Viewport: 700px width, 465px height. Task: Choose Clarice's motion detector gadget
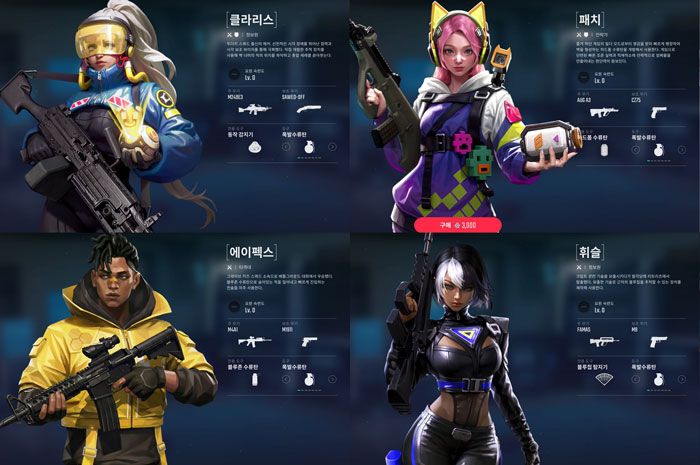254,146
